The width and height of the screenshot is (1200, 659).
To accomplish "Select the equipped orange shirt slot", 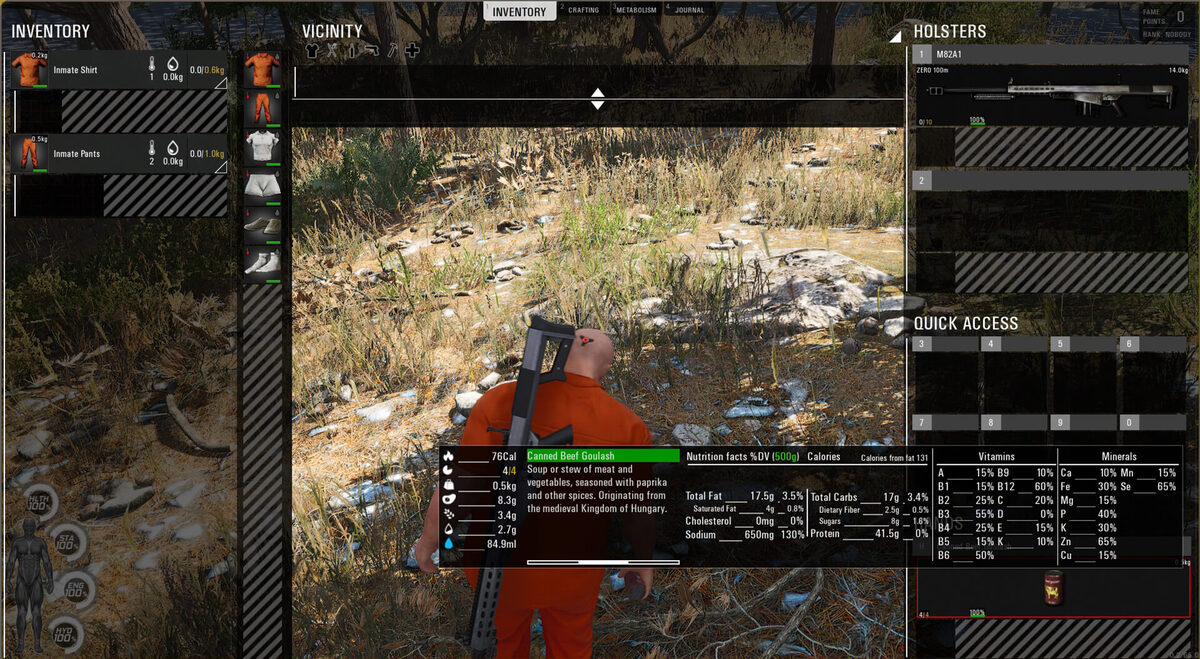I will pos(262,70).
